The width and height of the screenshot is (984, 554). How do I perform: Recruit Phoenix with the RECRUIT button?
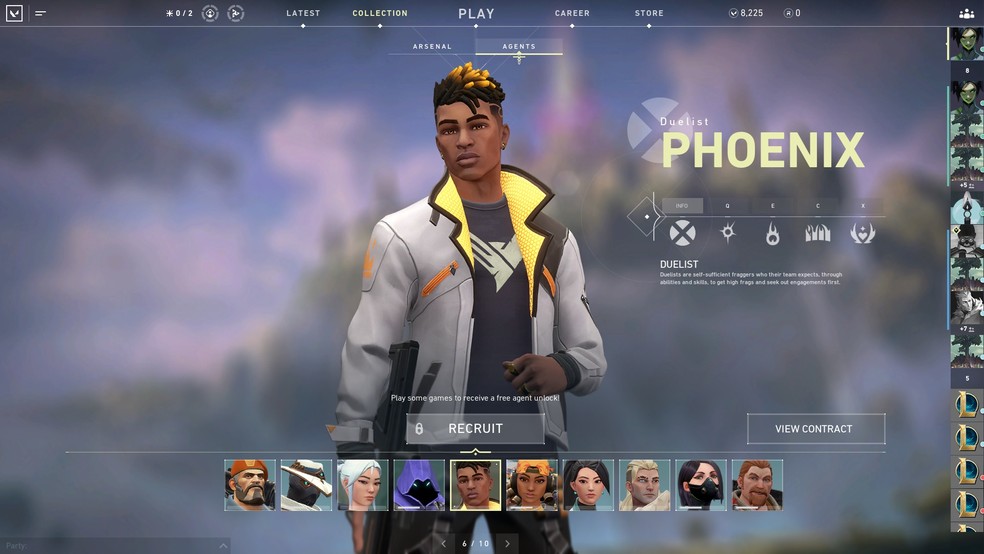point(475,429)
